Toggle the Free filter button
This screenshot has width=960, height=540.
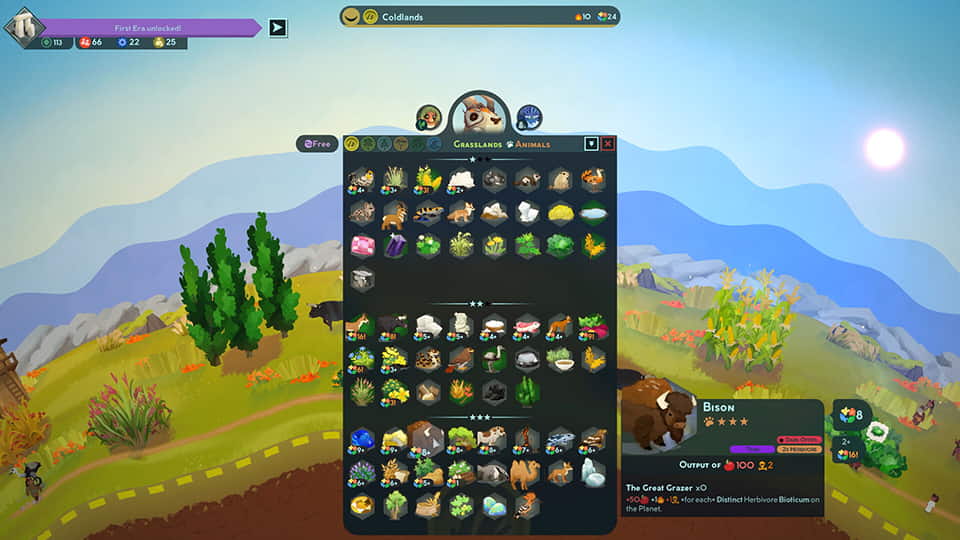317,144
